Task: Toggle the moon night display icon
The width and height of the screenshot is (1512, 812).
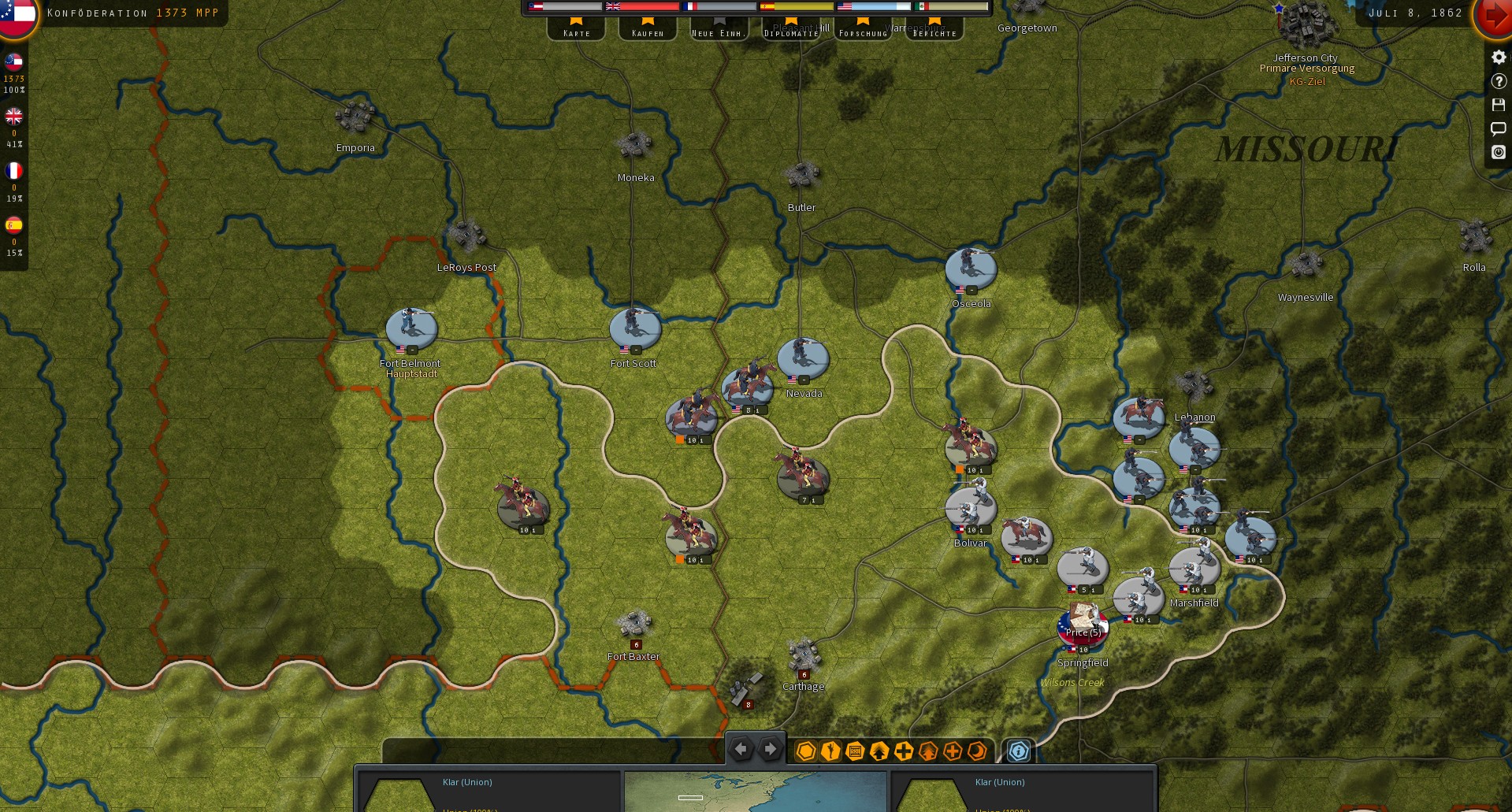Action: click(979, 752)
